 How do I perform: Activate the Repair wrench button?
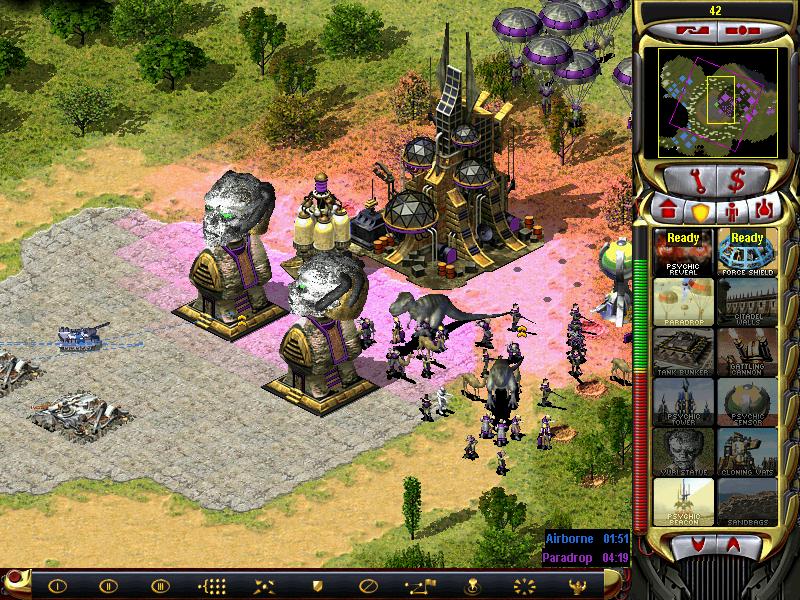(690, 180)
